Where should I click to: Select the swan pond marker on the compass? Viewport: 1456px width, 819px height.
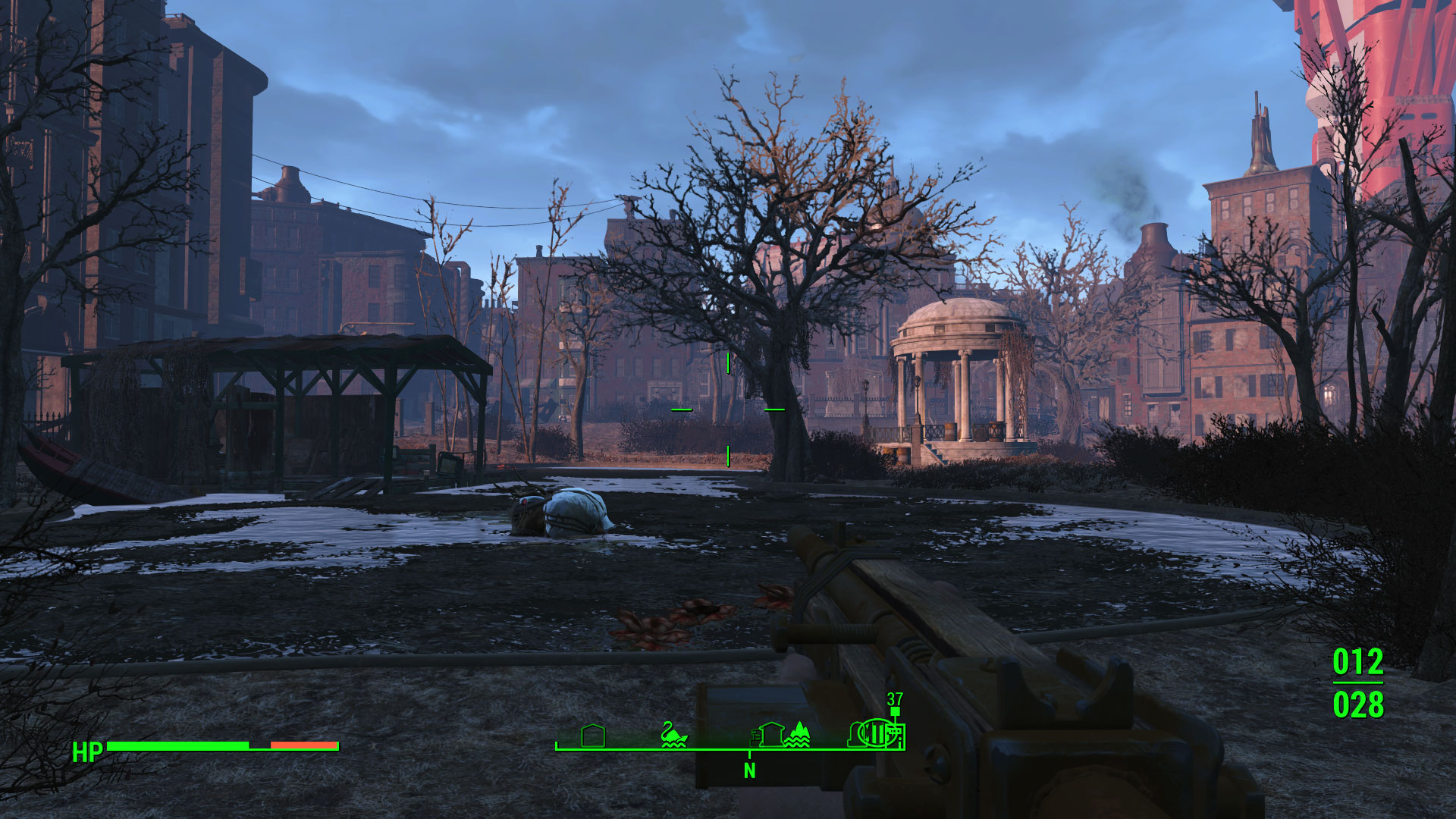673,734
